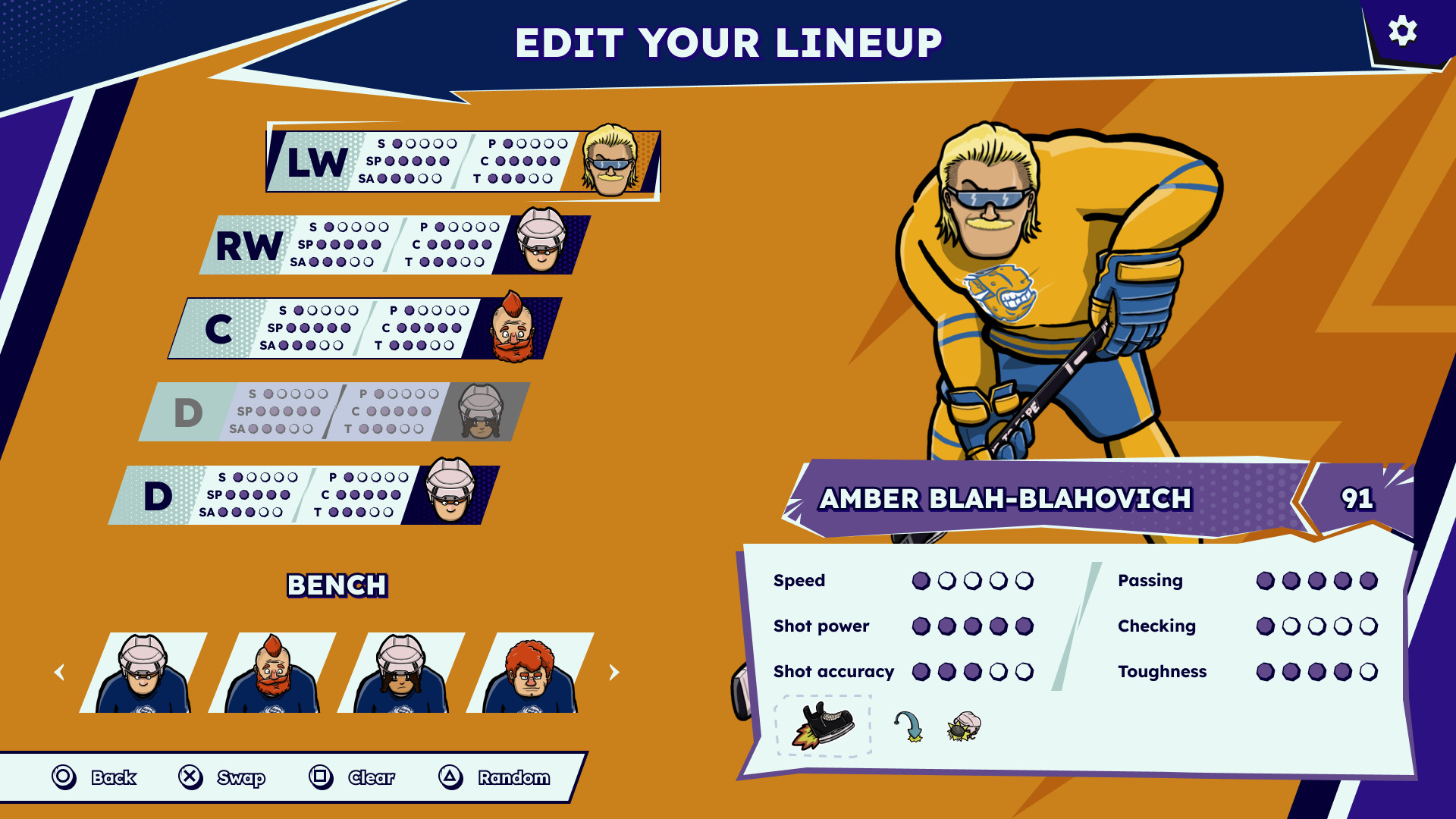The image size is (1456, 819).
Task: Open the settings gear icon
Action: pyautogui.click(x=1402, y=32)
